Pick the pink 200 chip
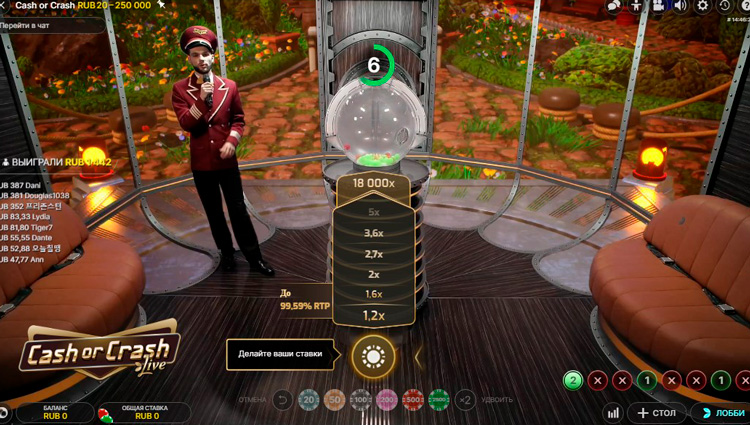 [387, 401]
